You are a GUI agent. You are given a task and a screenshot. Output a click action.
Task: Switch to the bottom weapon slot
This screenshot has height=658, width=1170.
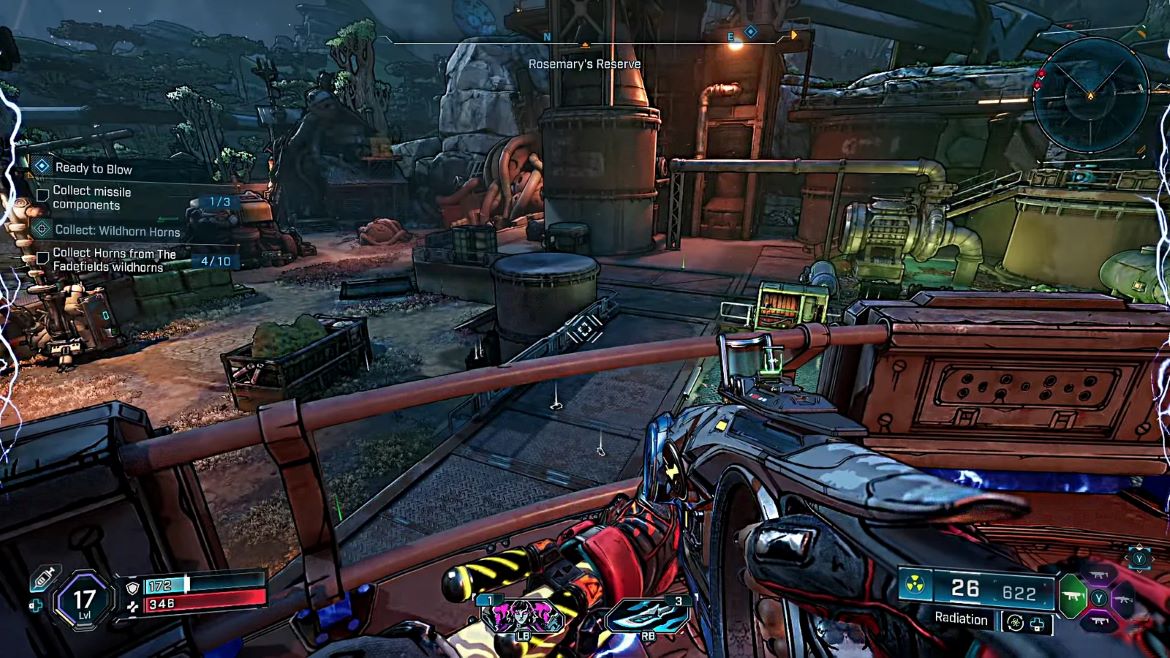click(x=1100, y=622)
